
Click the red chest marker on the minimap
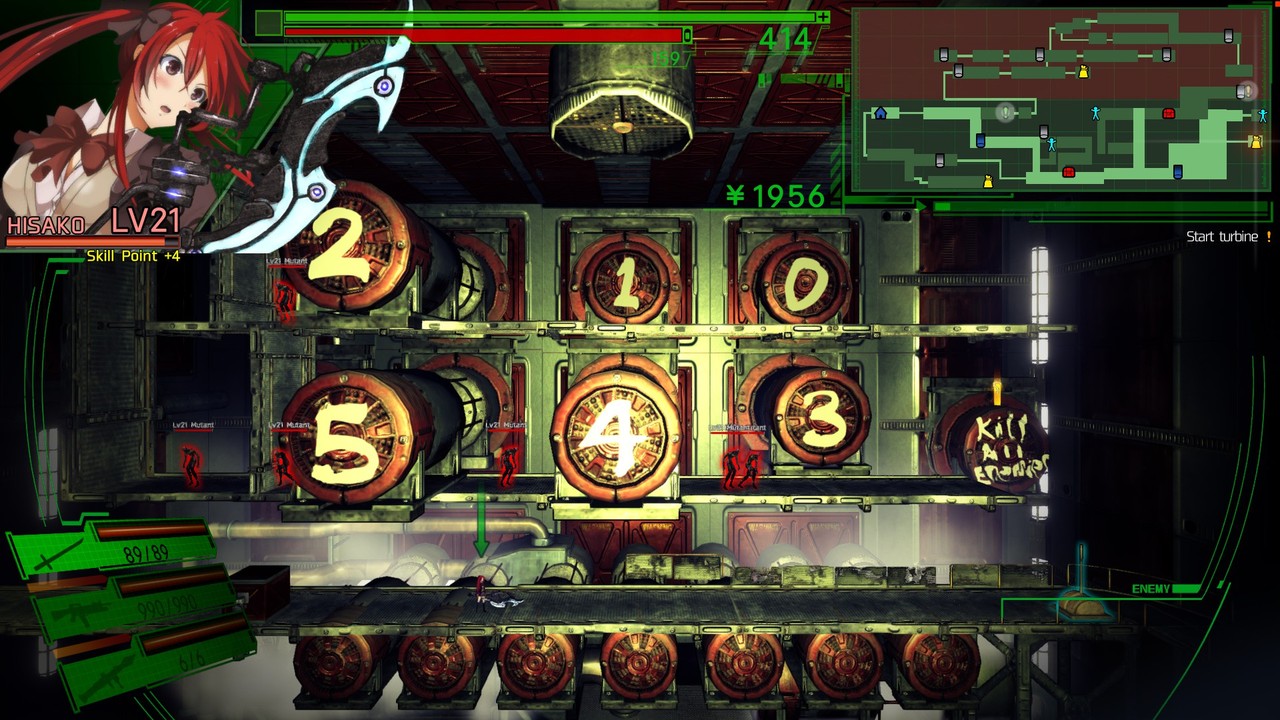(x=1169, y=114)
